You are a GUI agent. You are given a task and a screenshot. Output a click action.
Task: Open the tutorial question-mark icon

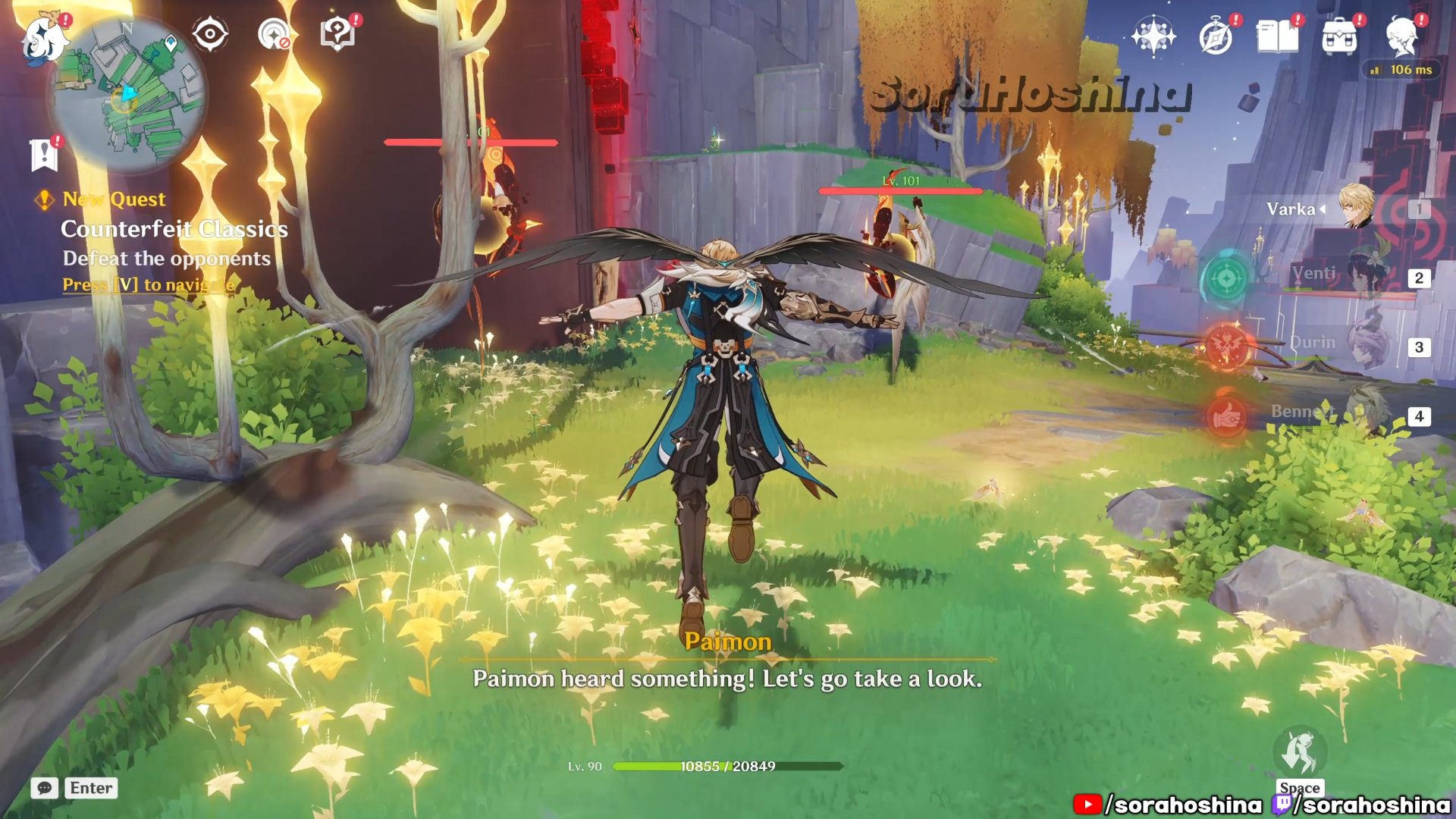[337, 35]
